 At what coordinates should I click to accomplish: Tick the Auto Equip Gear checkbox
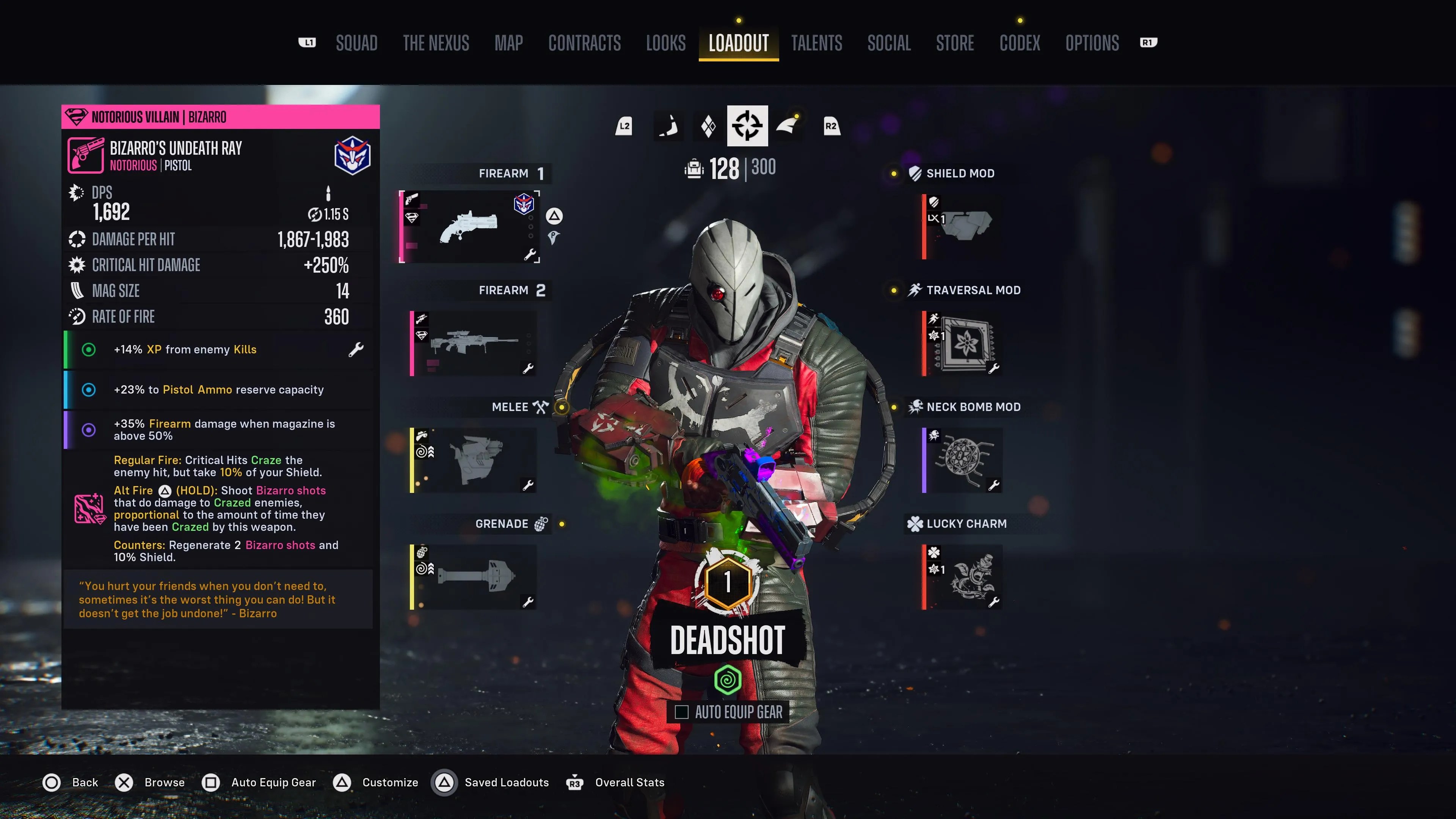coord(681,712)
